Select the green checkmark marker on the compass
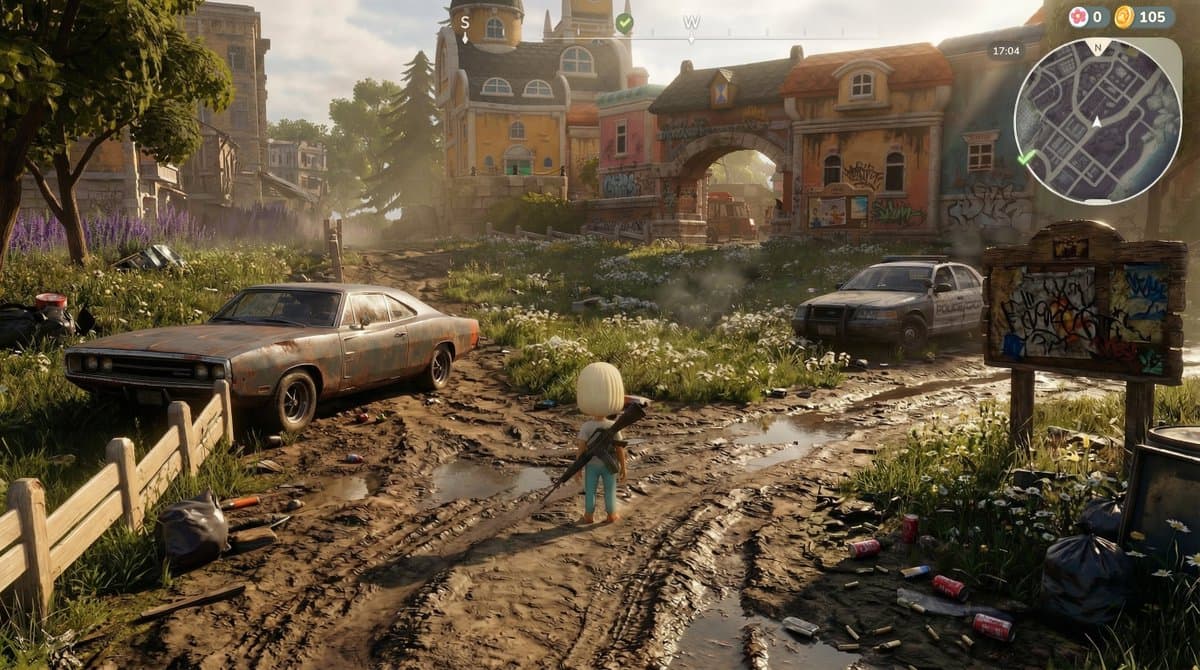Screen dimensions: 1200x670 pos(624,22)
